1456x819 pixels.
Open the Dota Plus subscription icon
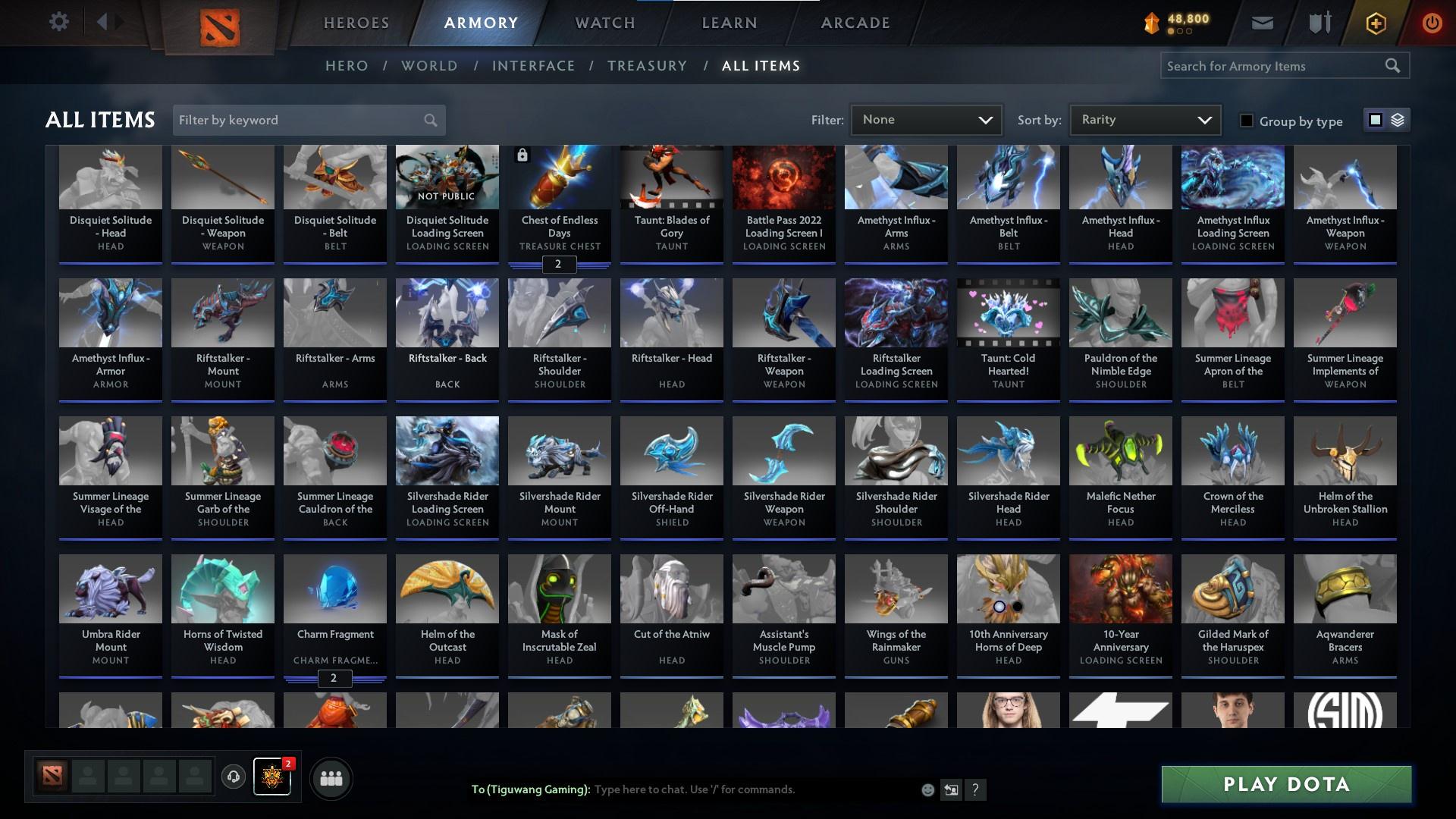point(1375,23)
